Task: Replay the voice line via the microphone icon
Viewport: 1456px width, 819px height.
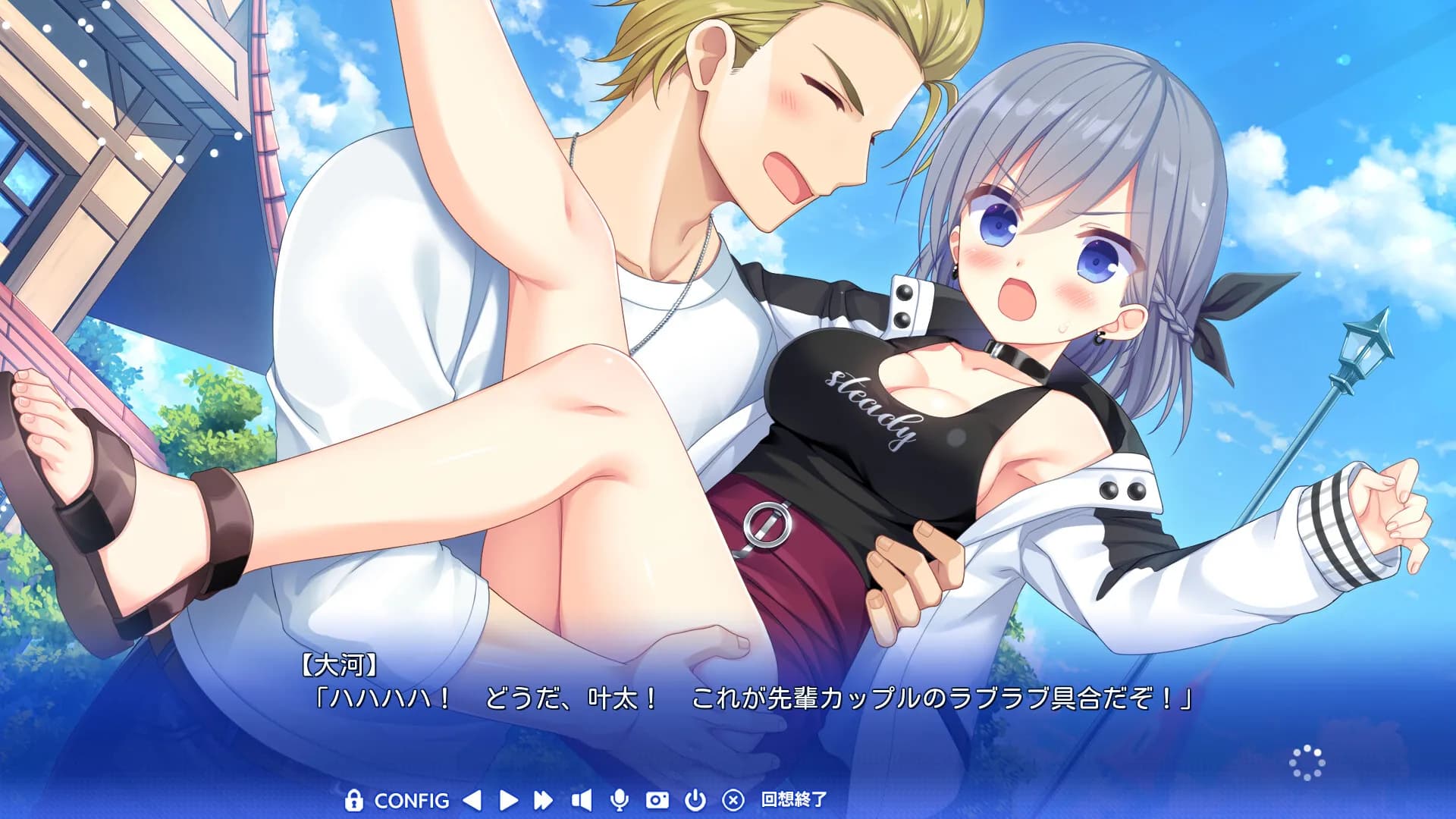Action: tap(620, 800)
